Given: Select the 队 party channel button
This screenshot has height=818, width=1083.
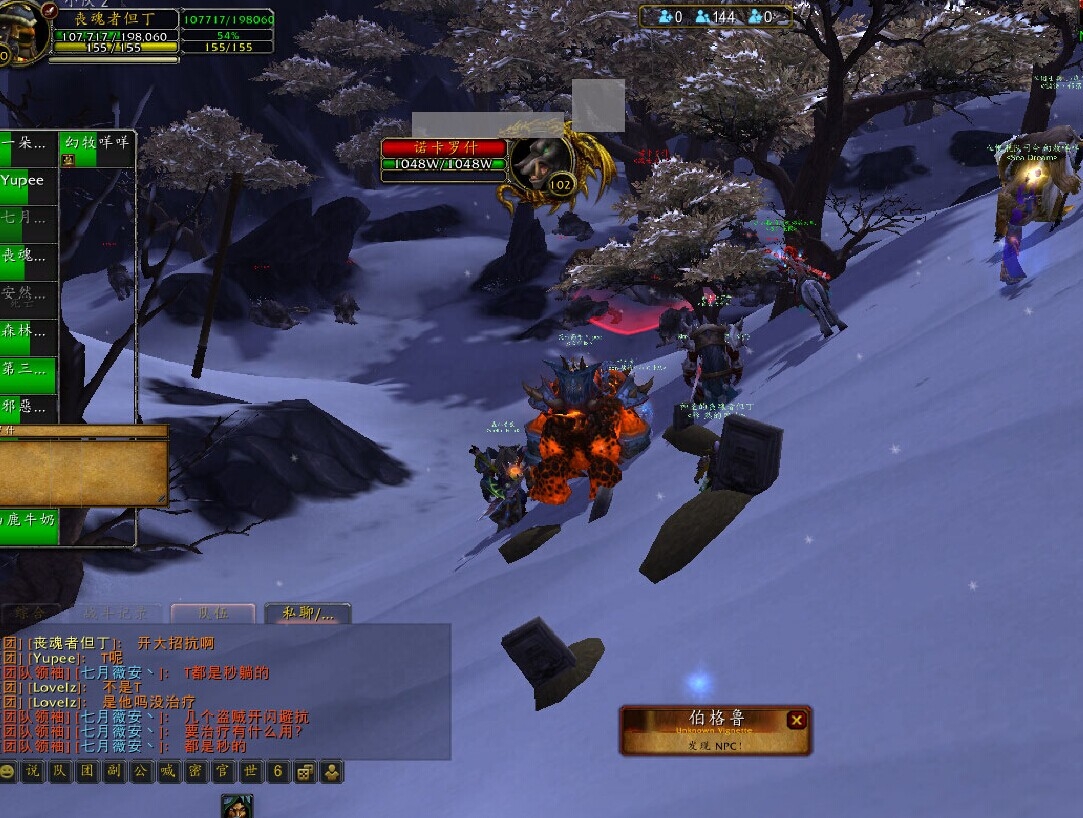Looking at the screenshot, I should (60, 772).
